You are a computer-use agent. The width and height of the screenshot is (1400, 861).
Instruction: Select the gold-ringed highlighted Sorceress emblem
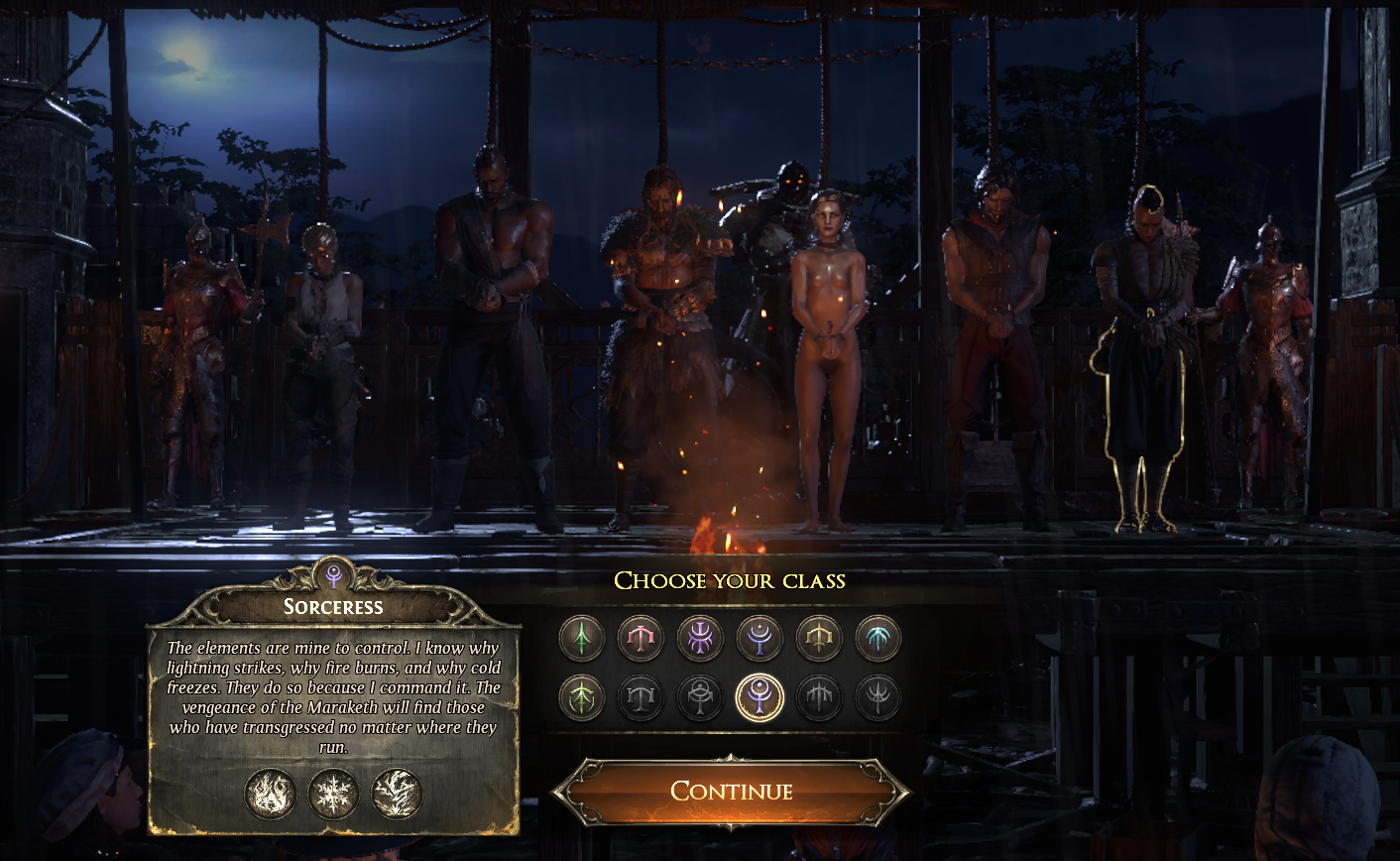[x=759, y=698]
